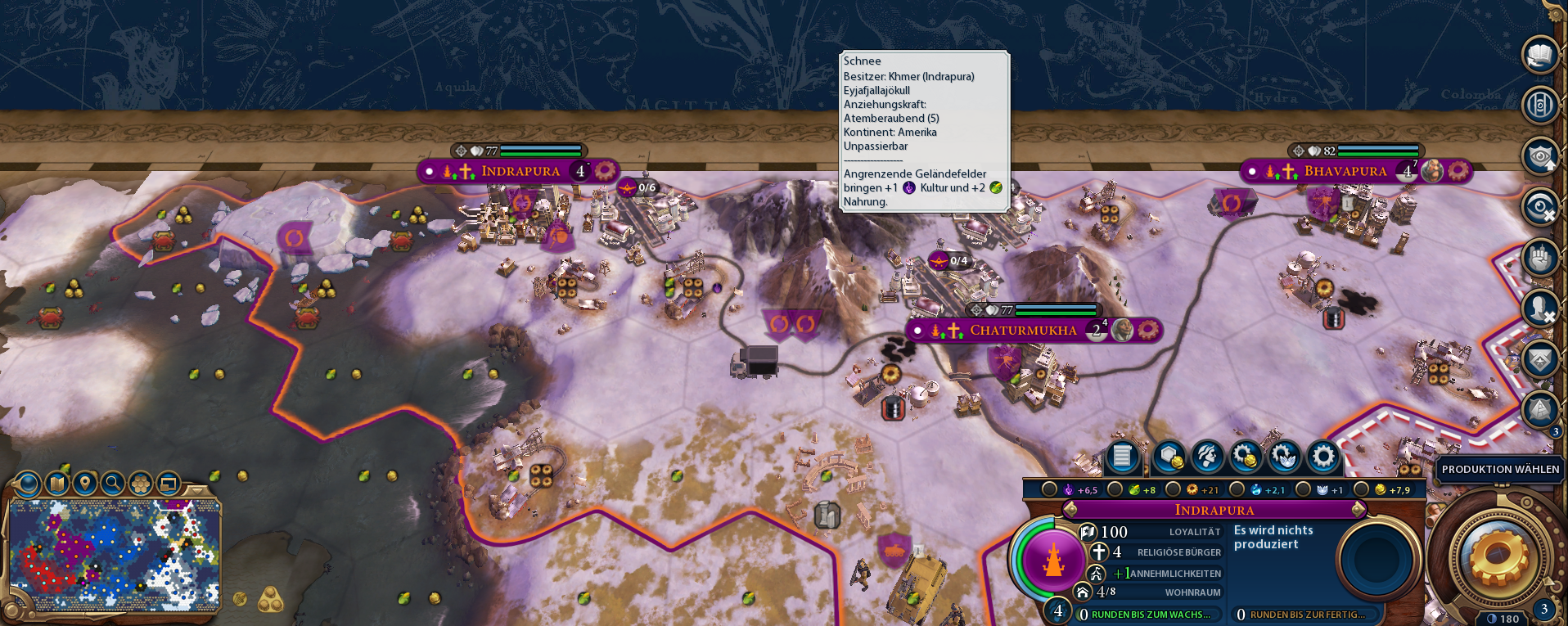The width and height of the screenshot is (1568, 626).
Task: Open the city details scroll icon
Action: pyautogui.click(x=1122, y=457)
